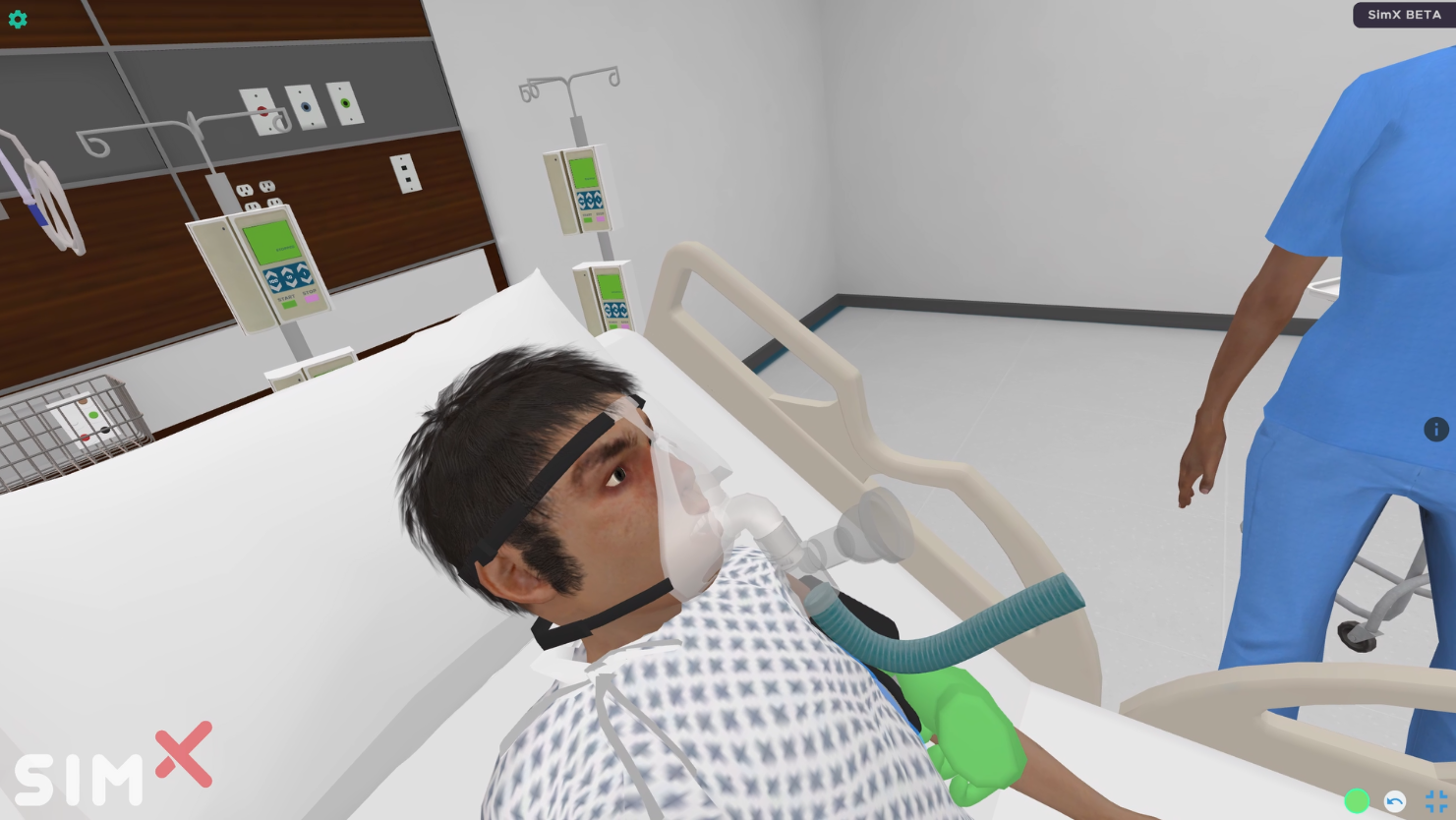Click the green status circle near bottom right
The height and width of the screenshot is (820, 1456).
coord(1357,801)
